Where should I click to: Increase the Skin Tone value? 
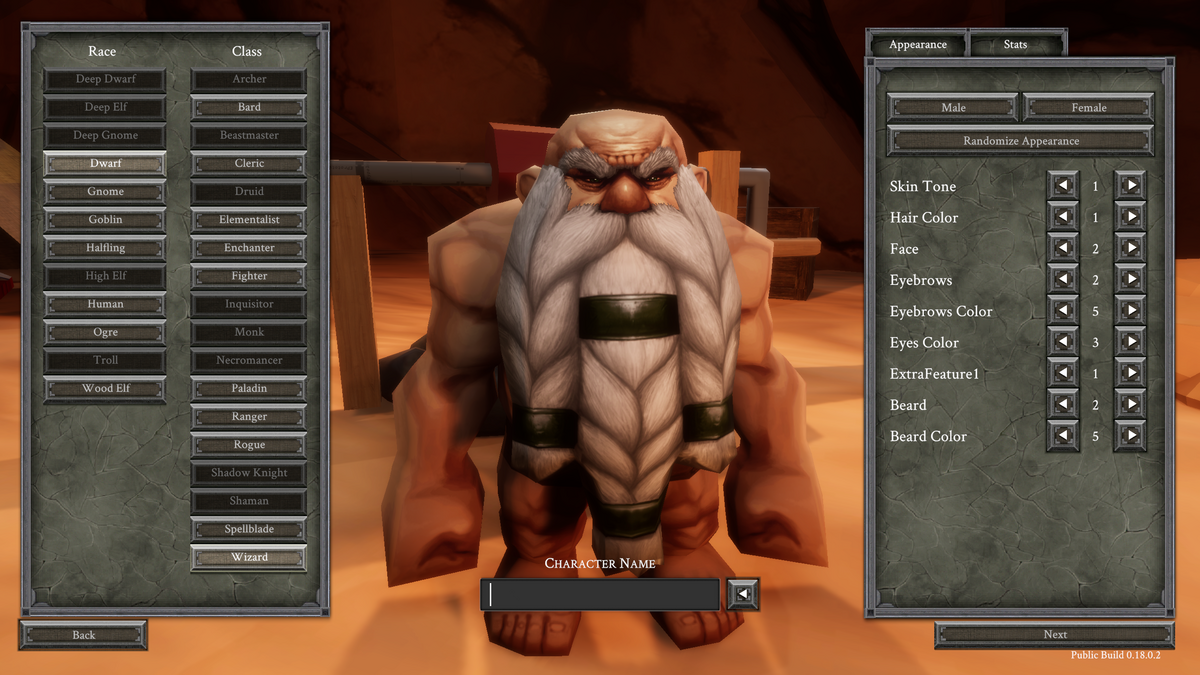pos(1130,186)
